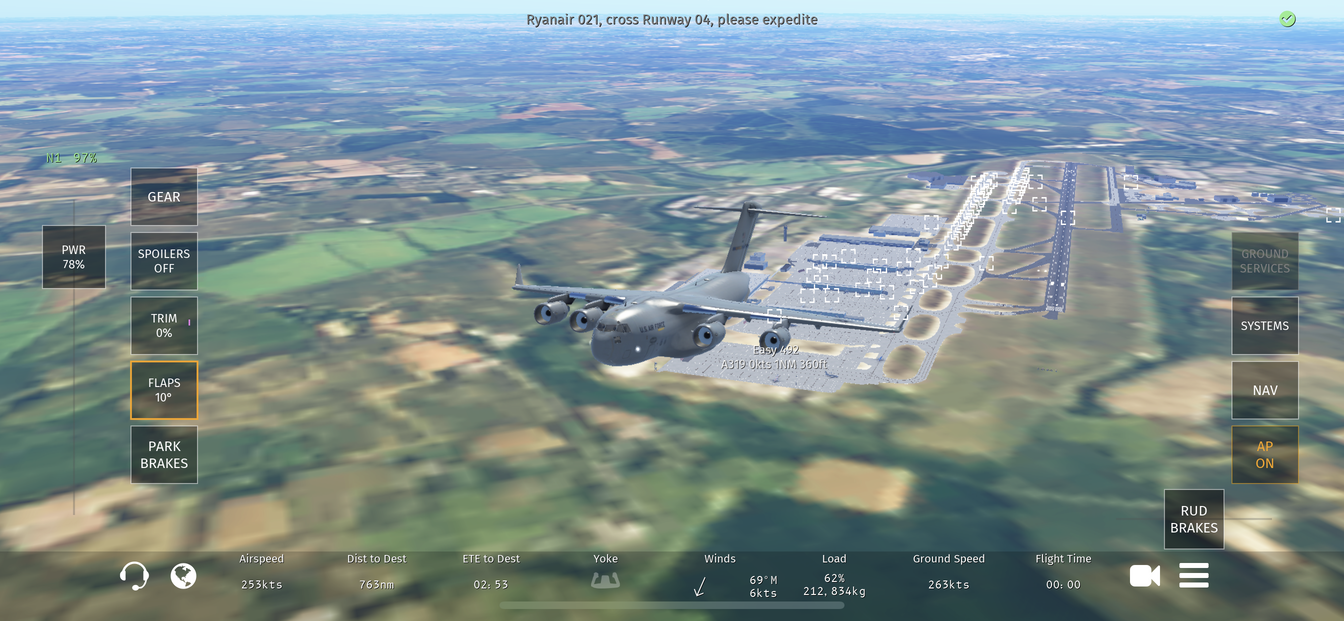Change the FLAPS 10° setting

coord(164,390)
